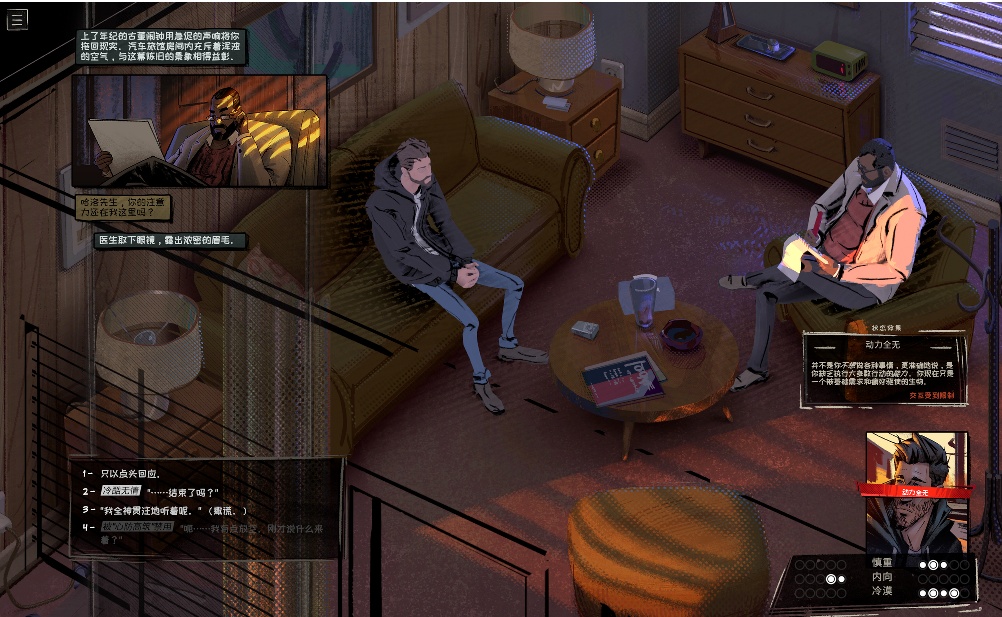The height and width of the screenshot is (617, 1002).
Task: Select the 慎重 trait row
Action: pyautogui.click(x=881, y=564)
